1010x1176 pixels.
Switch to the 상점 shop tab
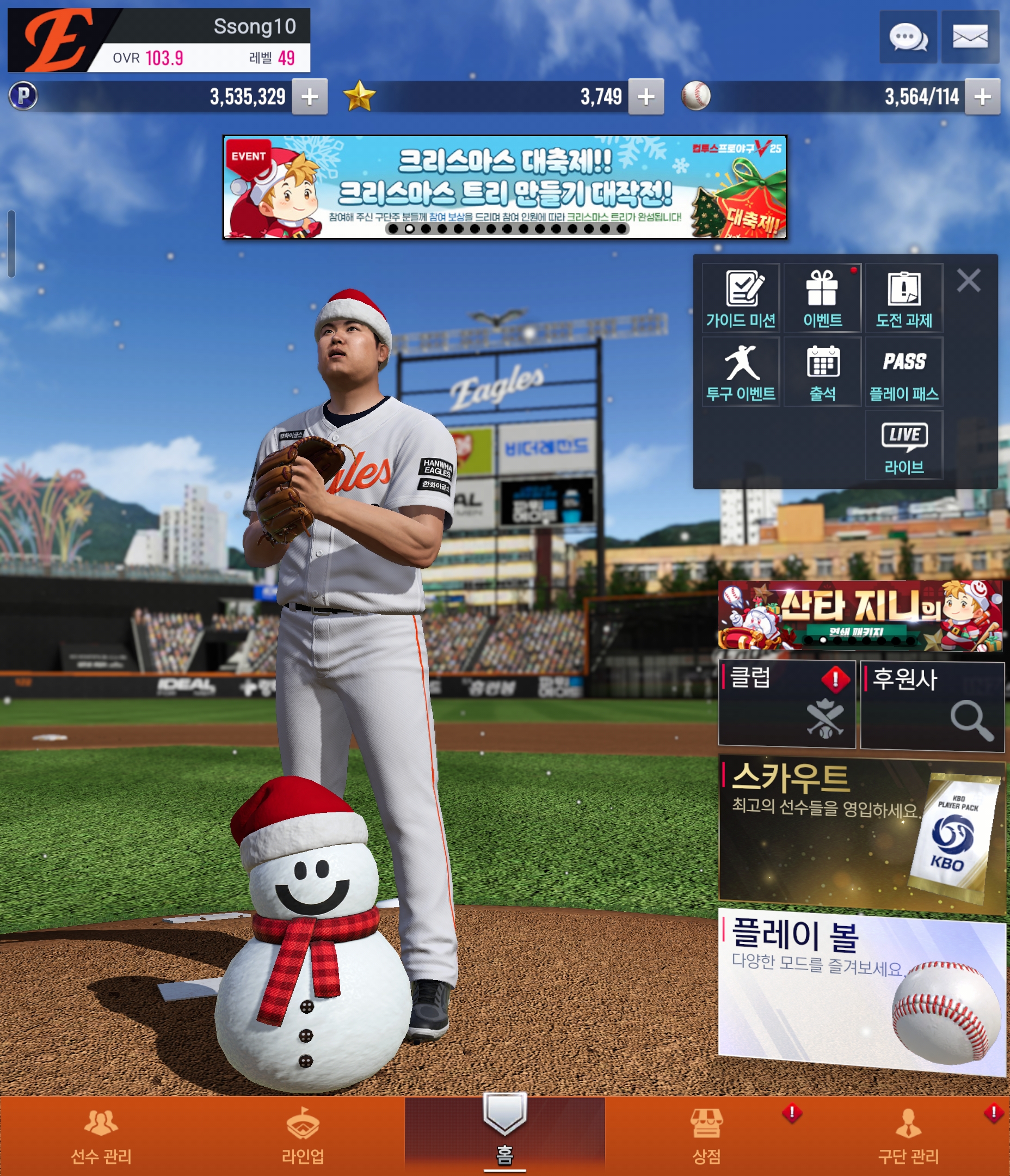(706, 1136)
